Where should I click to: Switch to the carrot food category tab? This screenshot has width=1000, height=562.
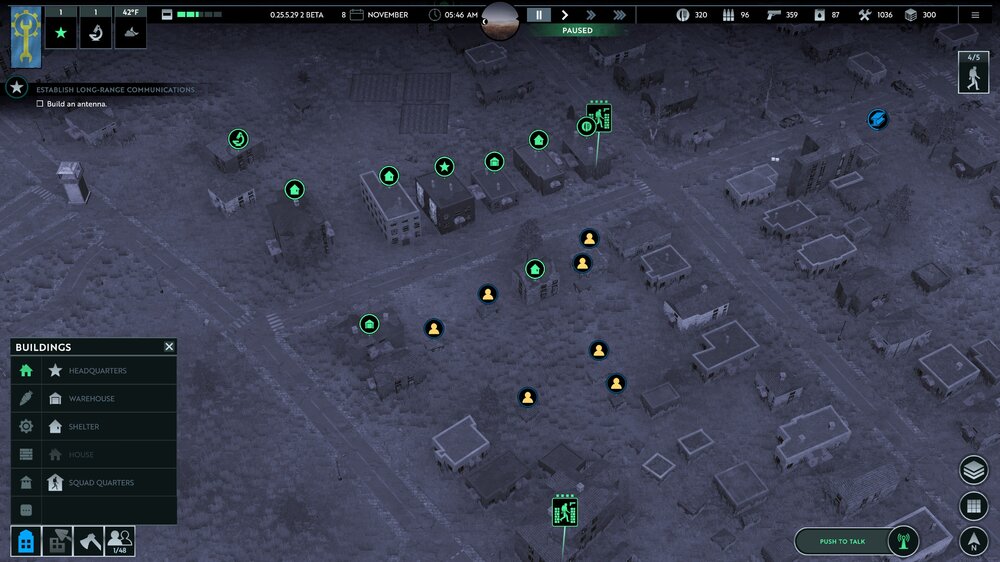tap(26, 398)
